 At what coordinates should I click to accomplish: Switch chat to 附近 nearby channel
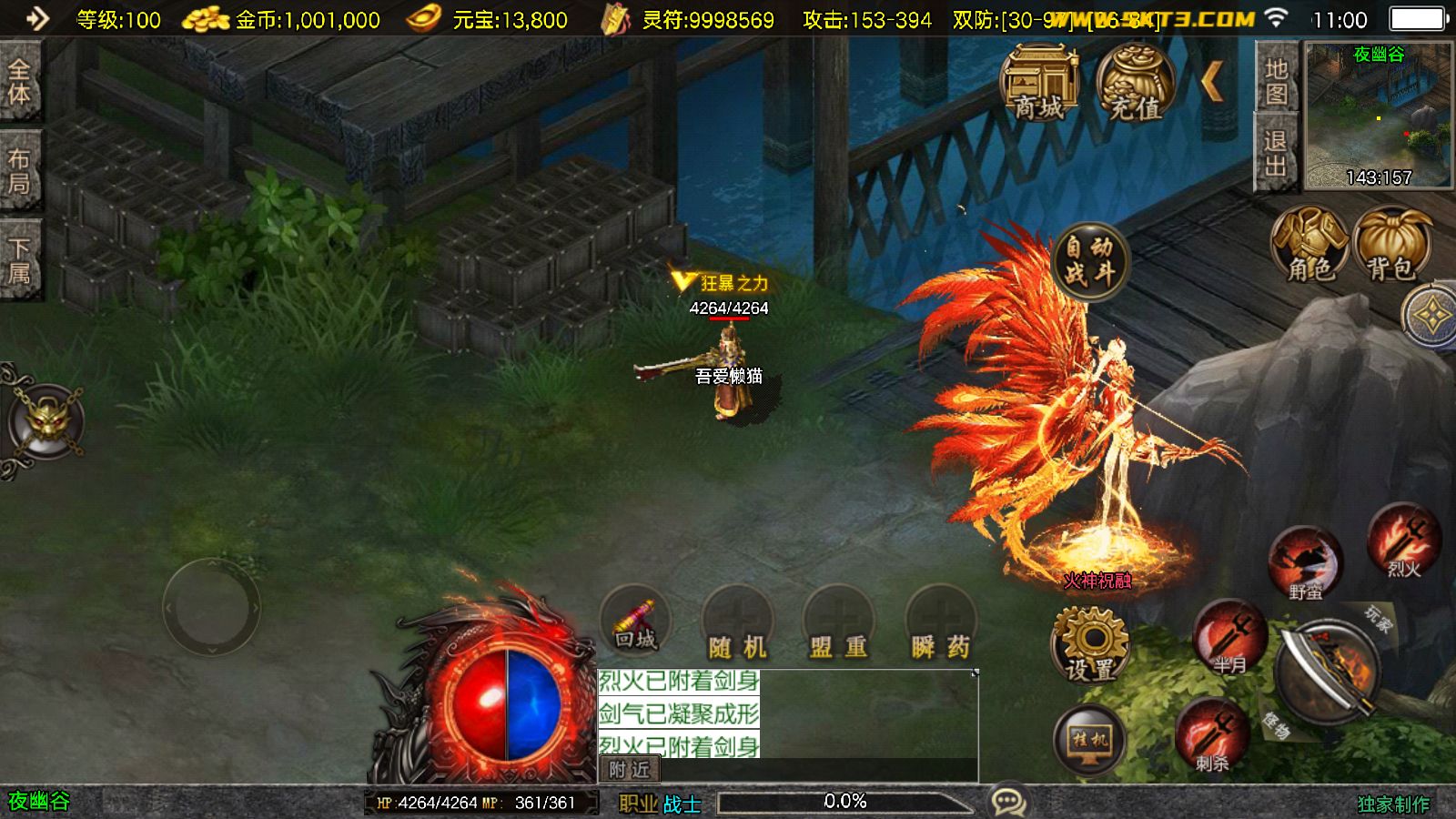pyautogui.click(x=630, y=770)
